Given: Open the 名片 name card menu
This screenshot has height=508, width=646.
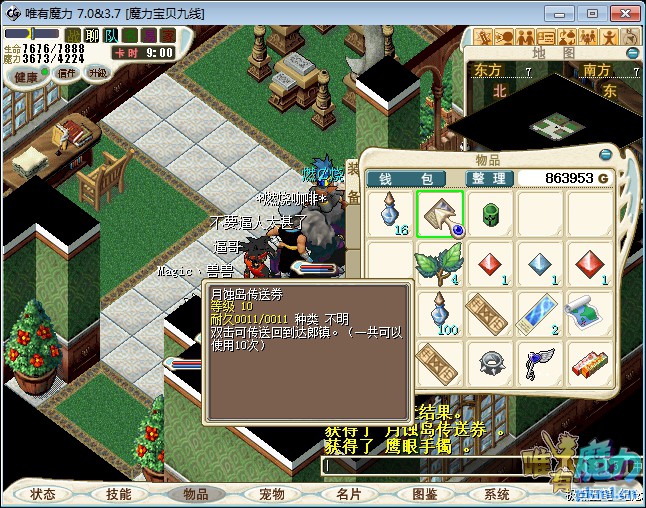Looking at the screenshot, I should (348, 494).
